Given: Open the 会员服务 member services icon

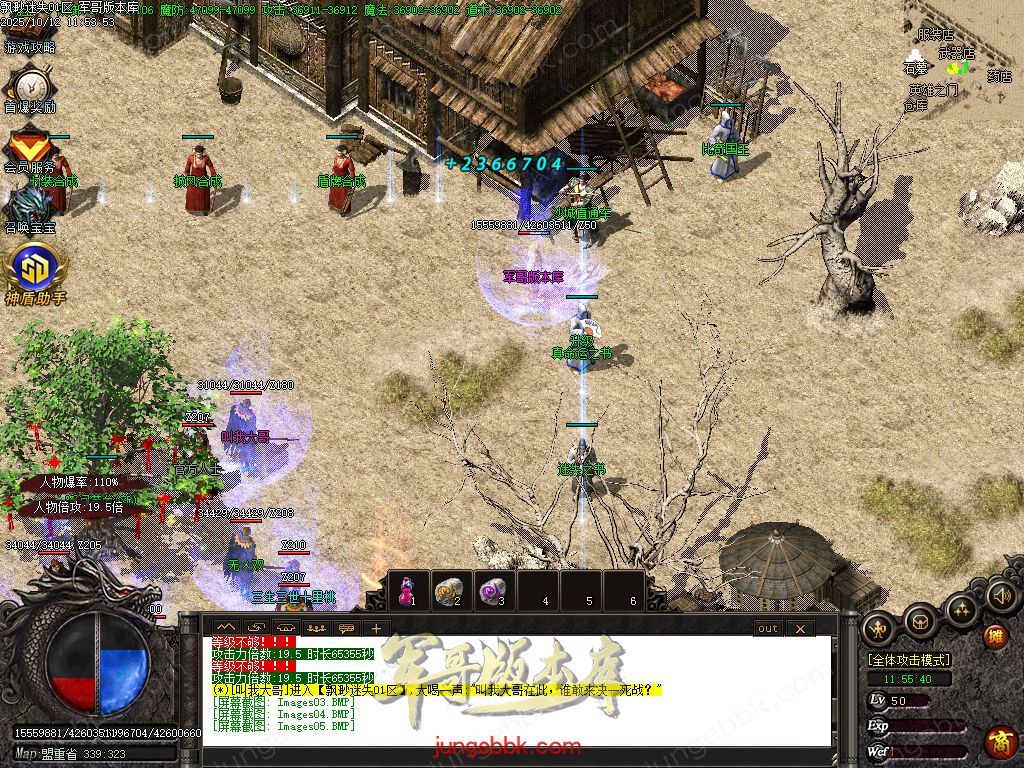Looking at the screenshot, I should tap(30, 146).
